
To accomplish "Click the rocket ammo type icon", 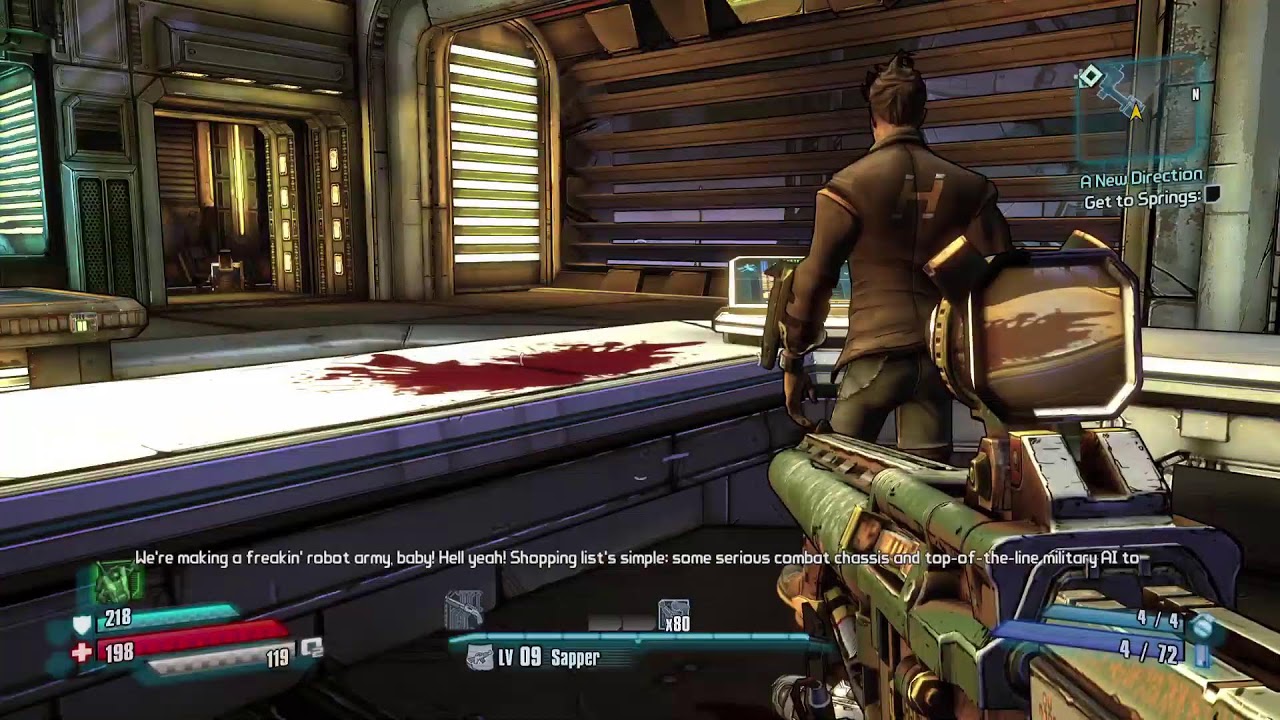I will [1203, 653].
